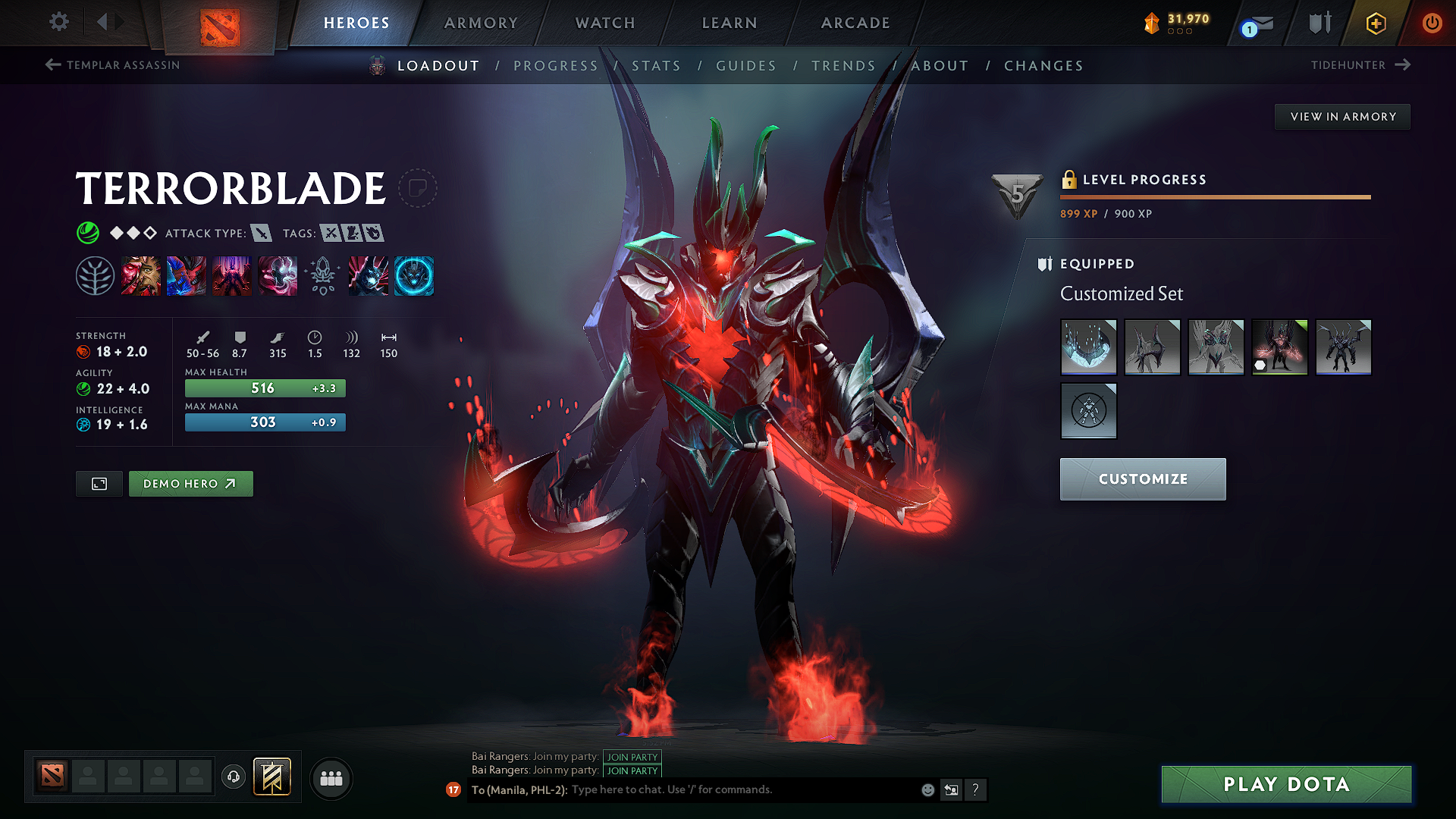
Task: Open the talent tree icon
Action: [96, 277]
